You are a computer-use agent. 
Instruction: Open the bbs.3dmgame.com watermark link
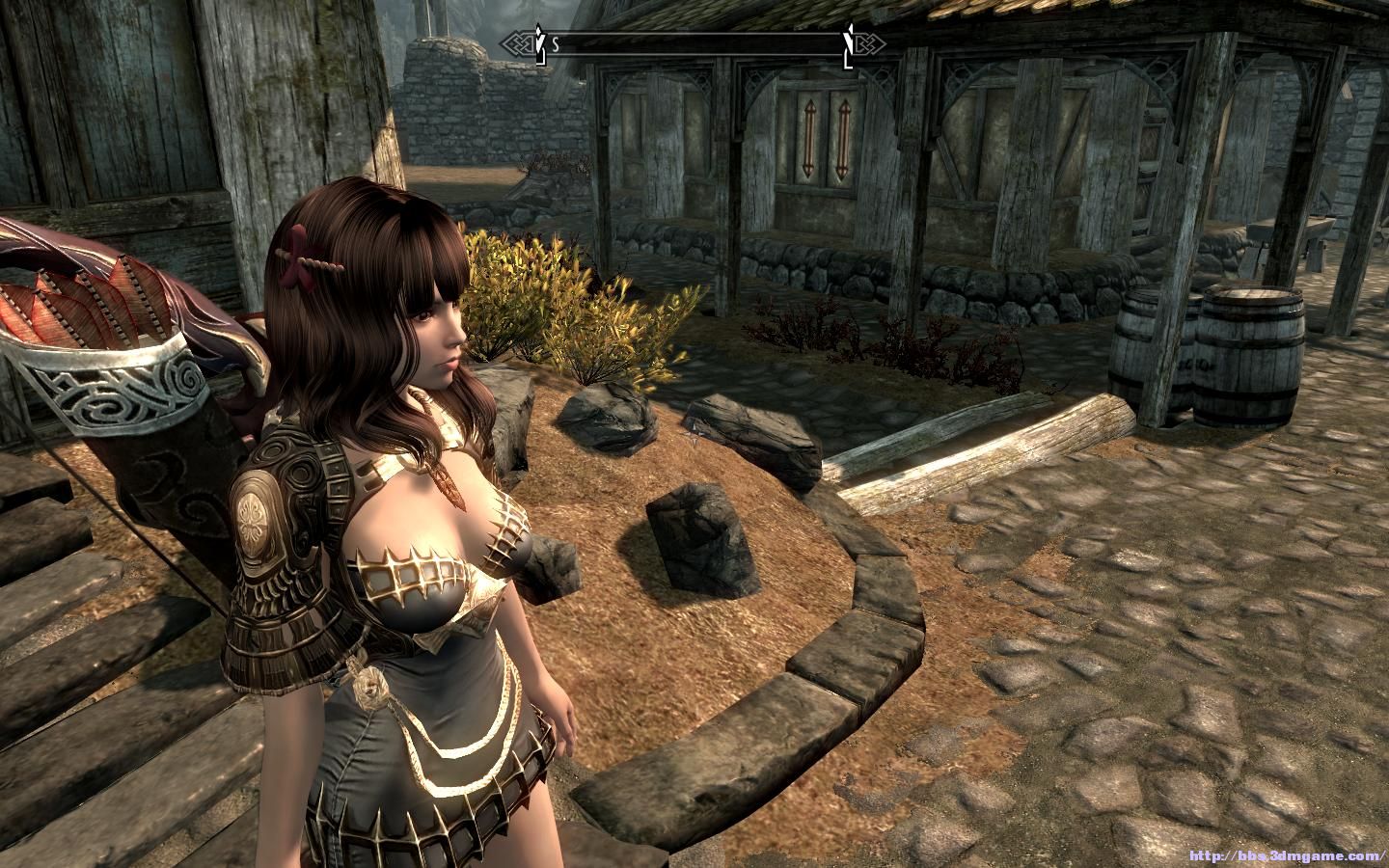click(1287, 855)
